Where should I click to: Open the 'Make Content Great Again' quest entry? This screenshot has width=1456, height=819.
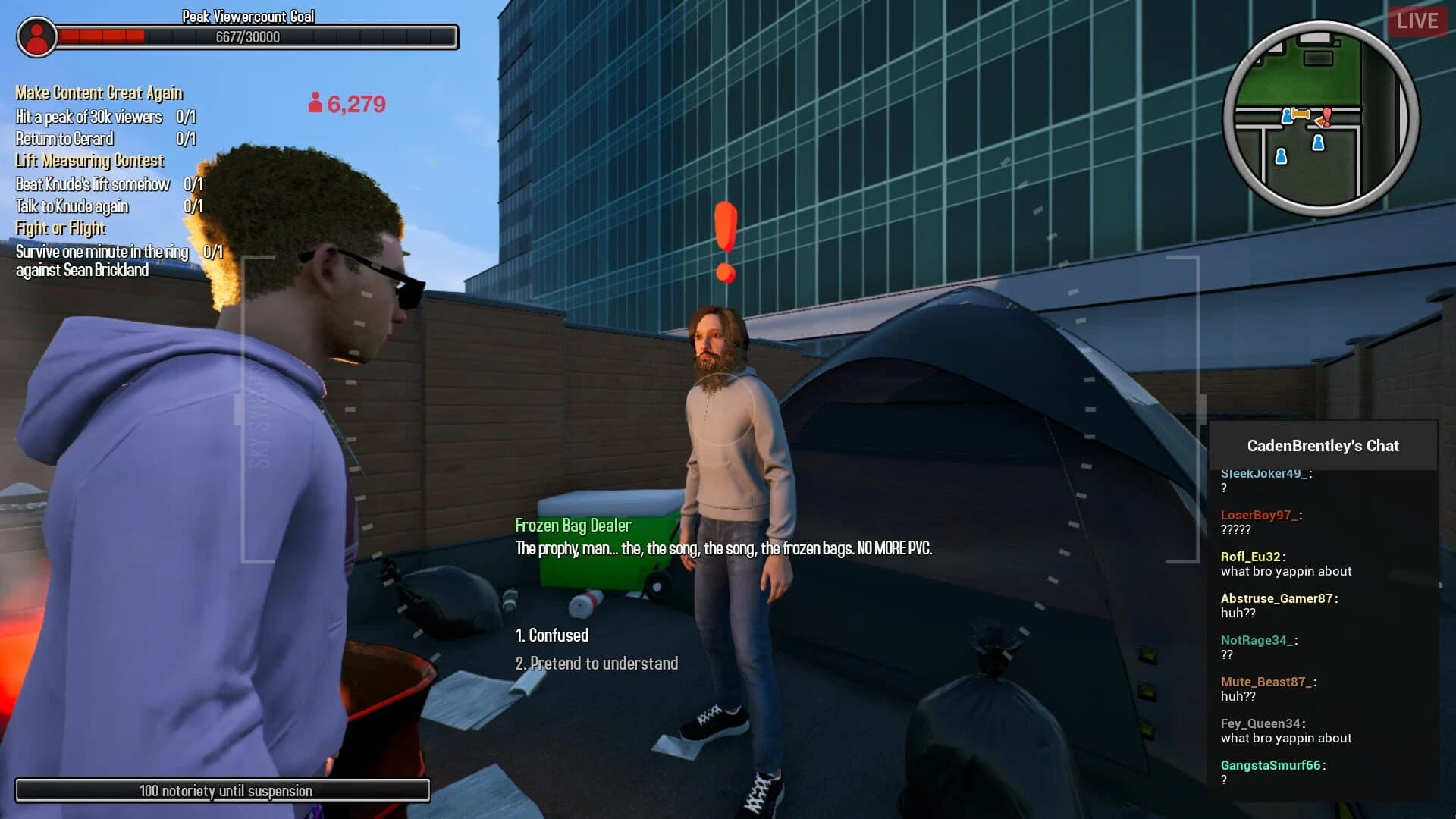click(99, 93)
